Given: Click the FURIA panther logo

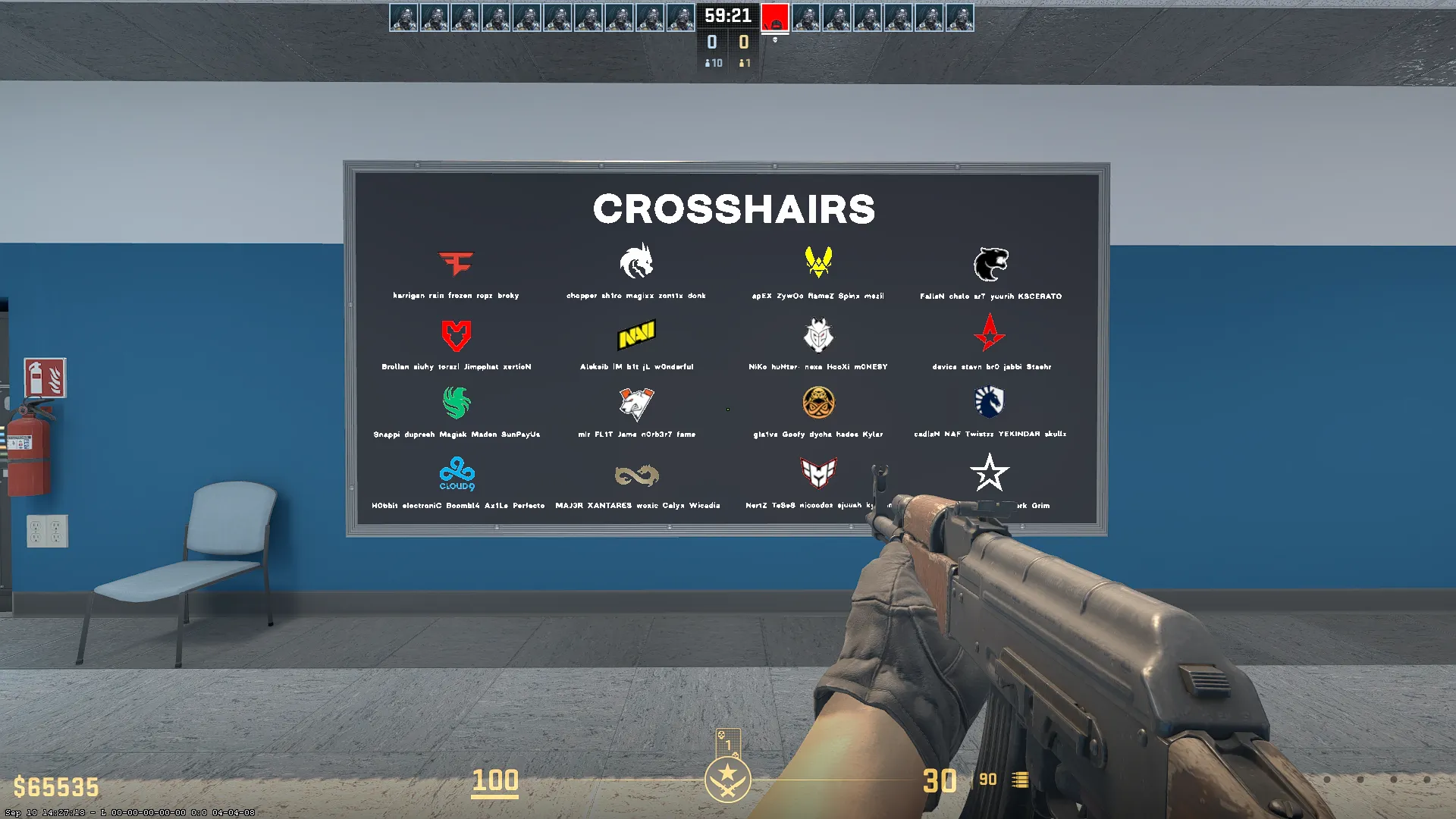Looking at the screenshot, I should [x=990, y=262].
